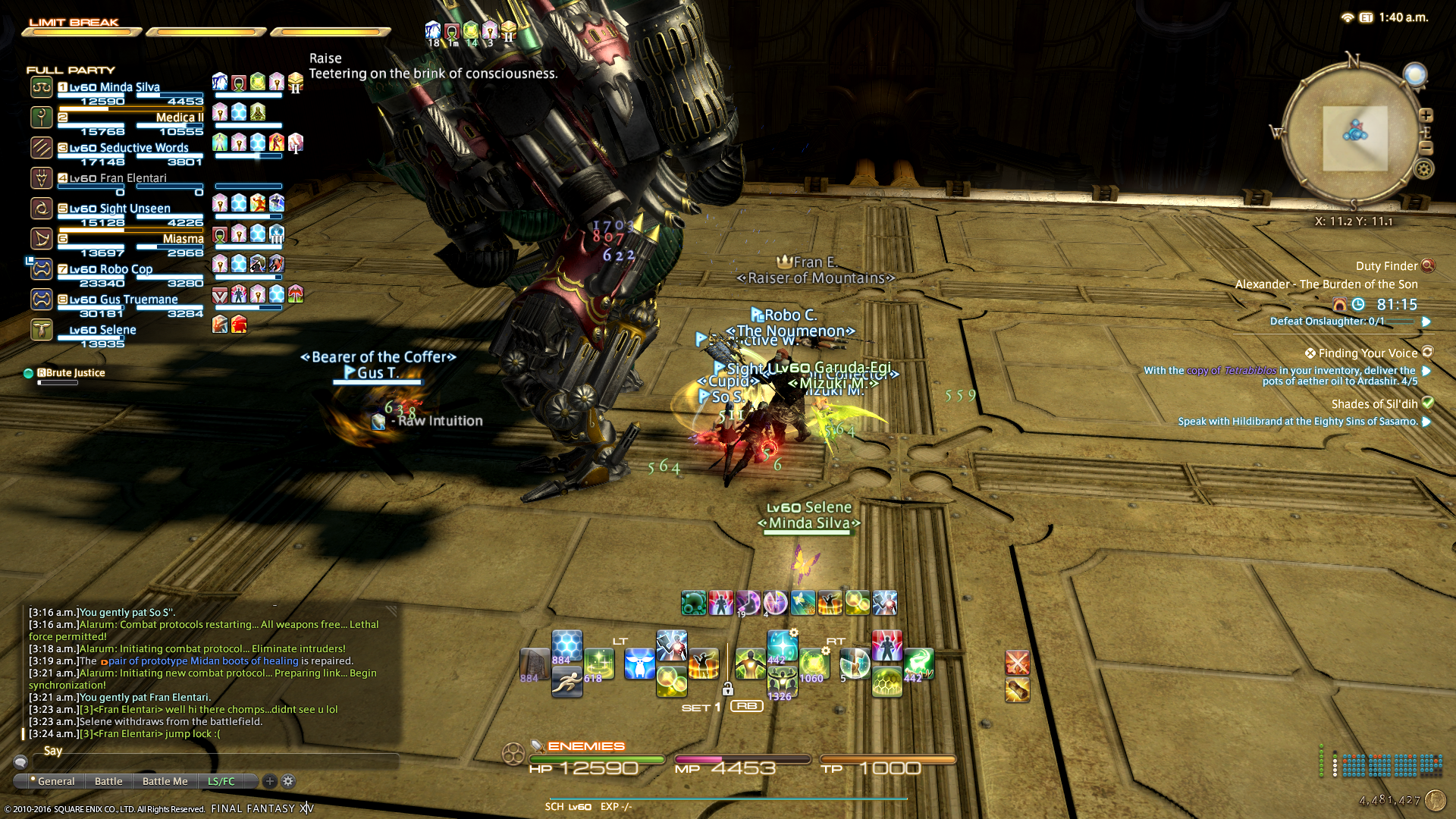Image resolution: width=1456 pixels, height=819 pixels.
Task: Select Fran Elentari in the party list
Action: pos(118,178)
